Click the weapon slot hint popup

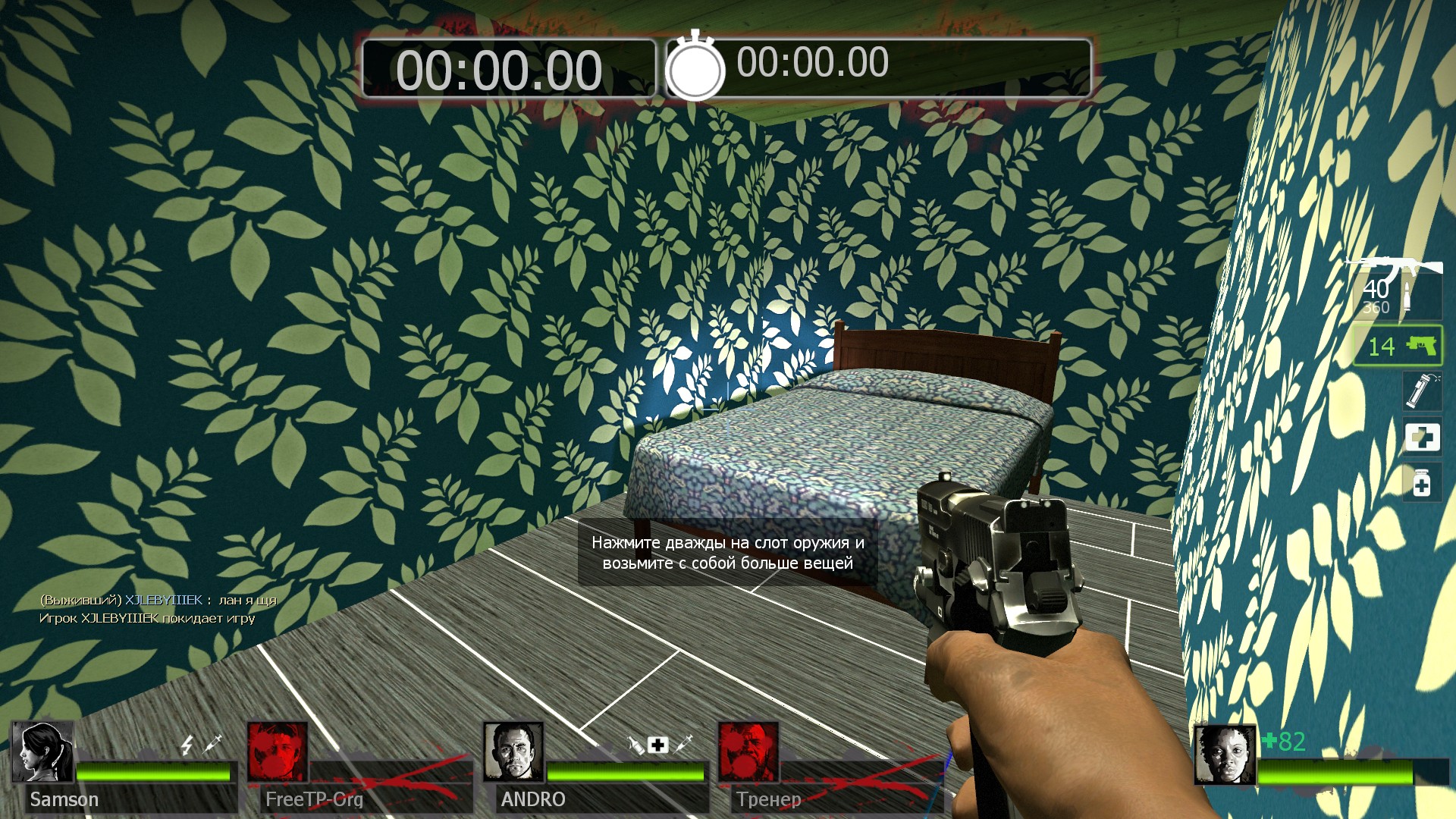click(x=727, y=553)
